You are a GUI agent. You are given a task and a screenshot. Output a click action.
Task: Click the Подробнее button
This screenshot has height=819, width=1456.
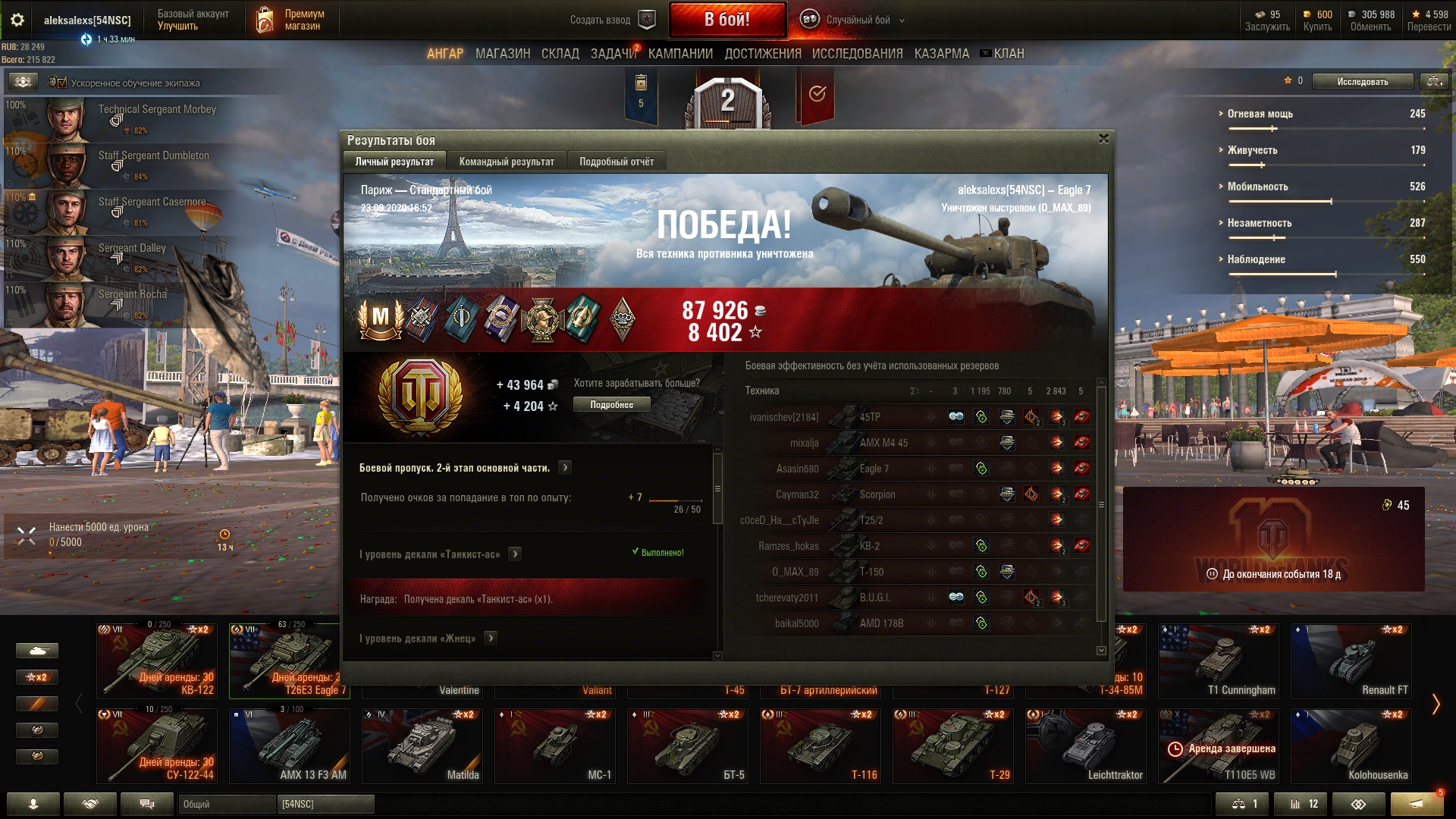click(611, 405)
